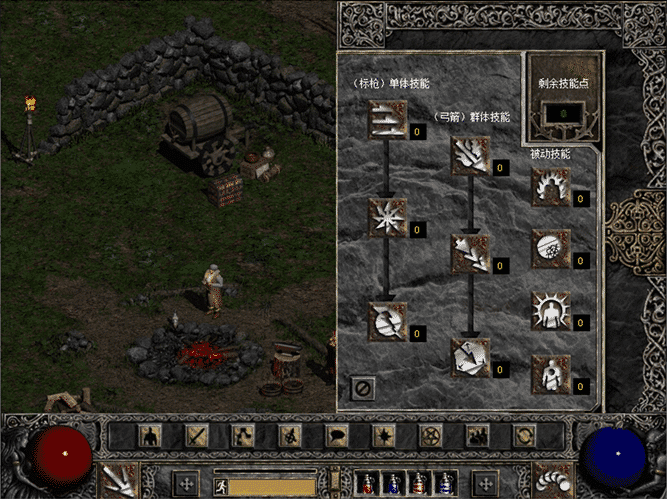Click the speech bubble message button
This screenshot has height=499, width=667.
click(x=336, y=436)
